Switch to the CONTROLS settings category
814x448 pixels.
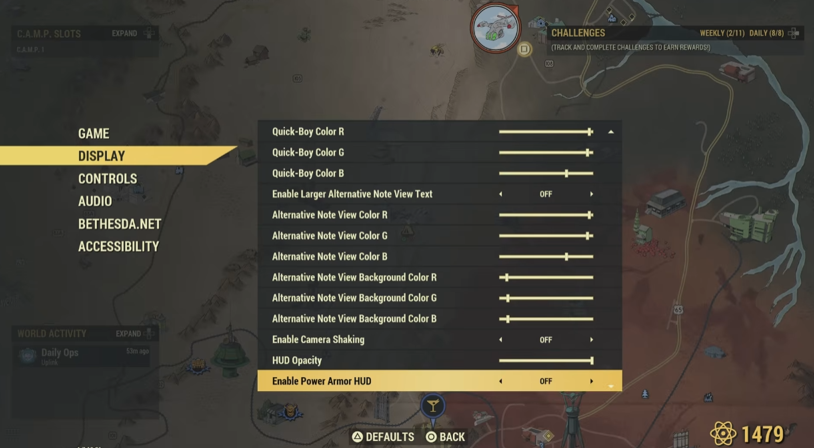(x=107, y=179)
